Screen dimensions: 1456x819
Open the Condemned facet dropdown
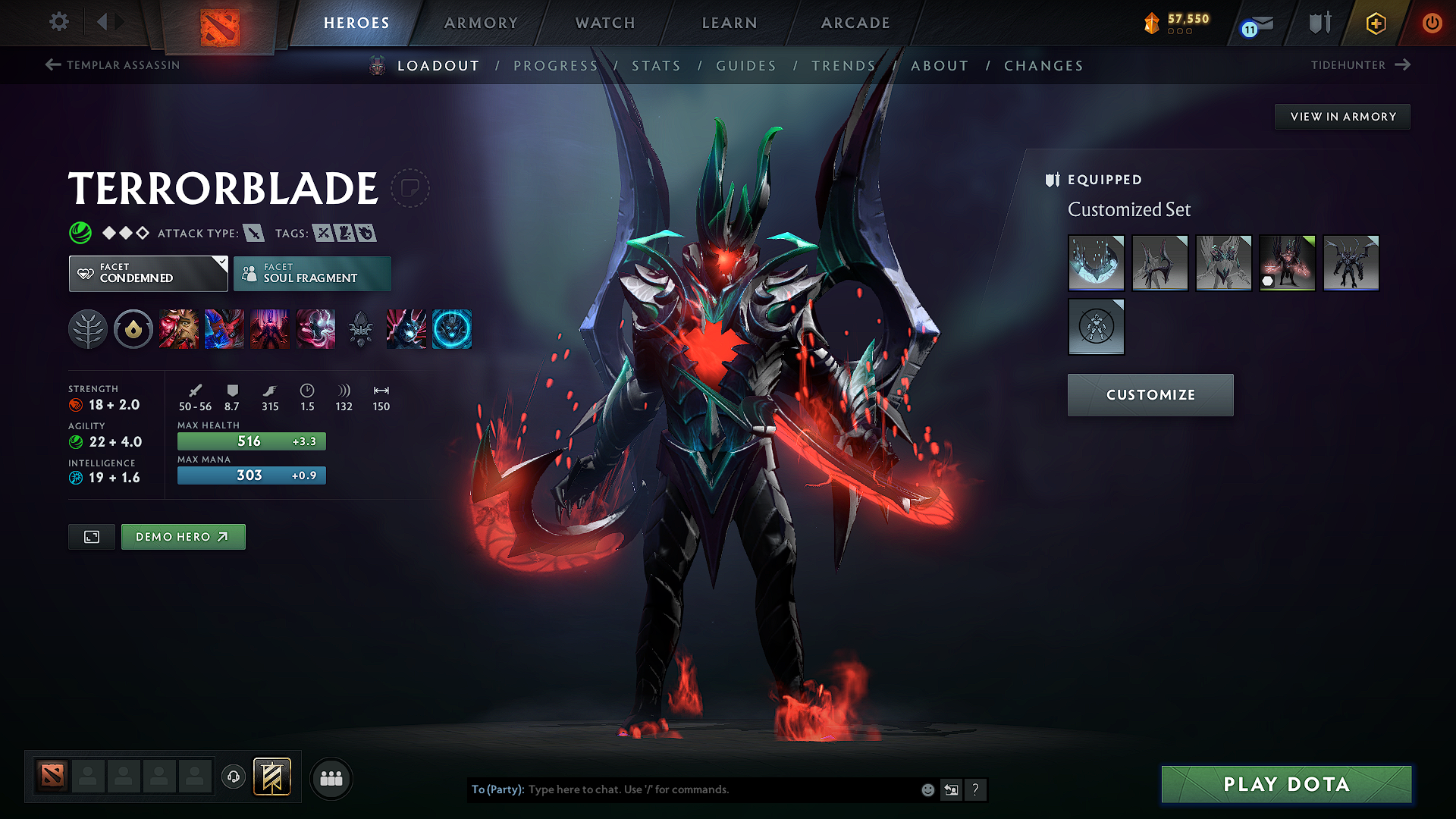148,273
